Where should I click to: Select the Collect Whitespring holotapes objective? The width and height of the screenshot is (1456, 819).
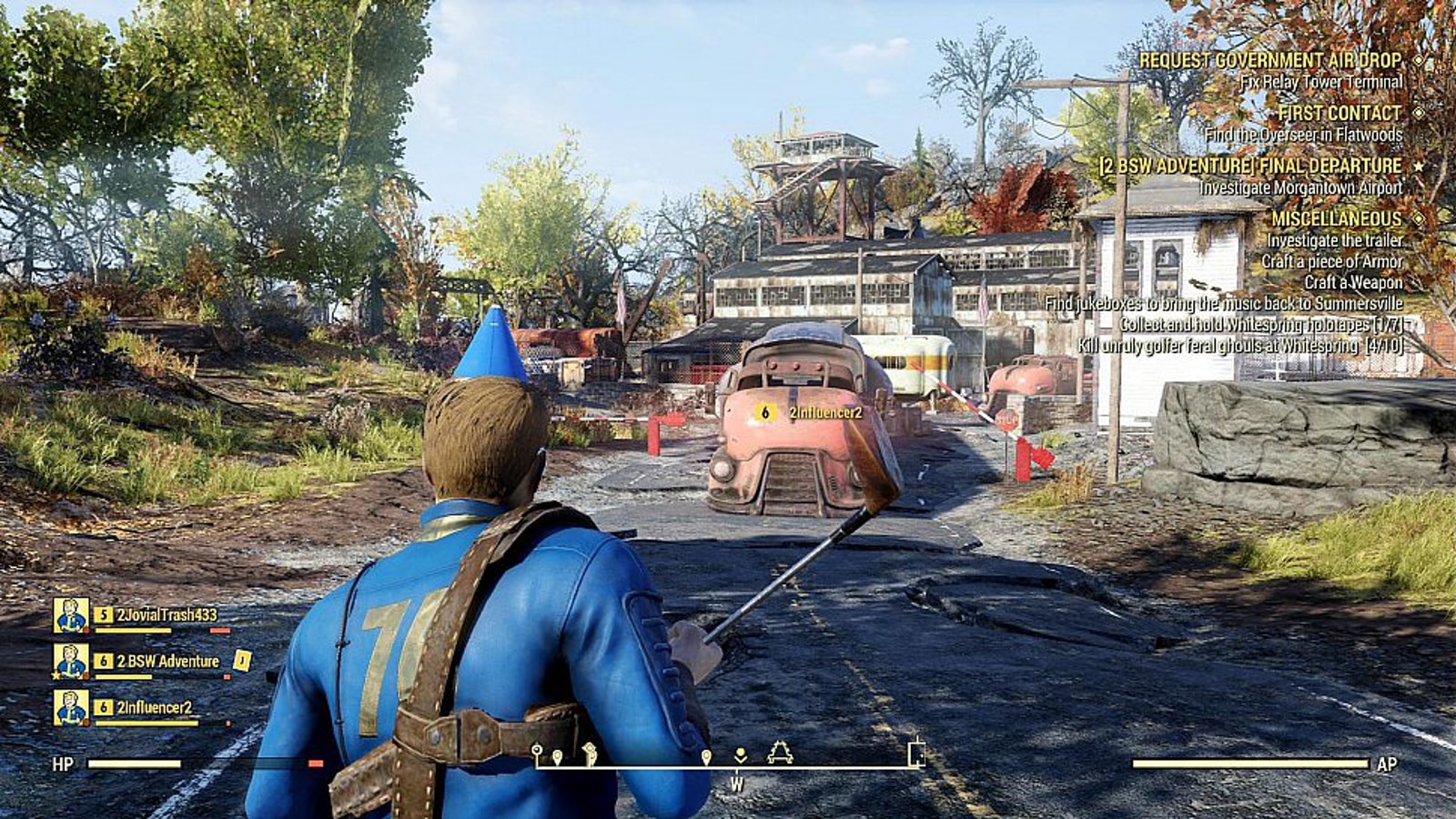(x=1261, y=325)
